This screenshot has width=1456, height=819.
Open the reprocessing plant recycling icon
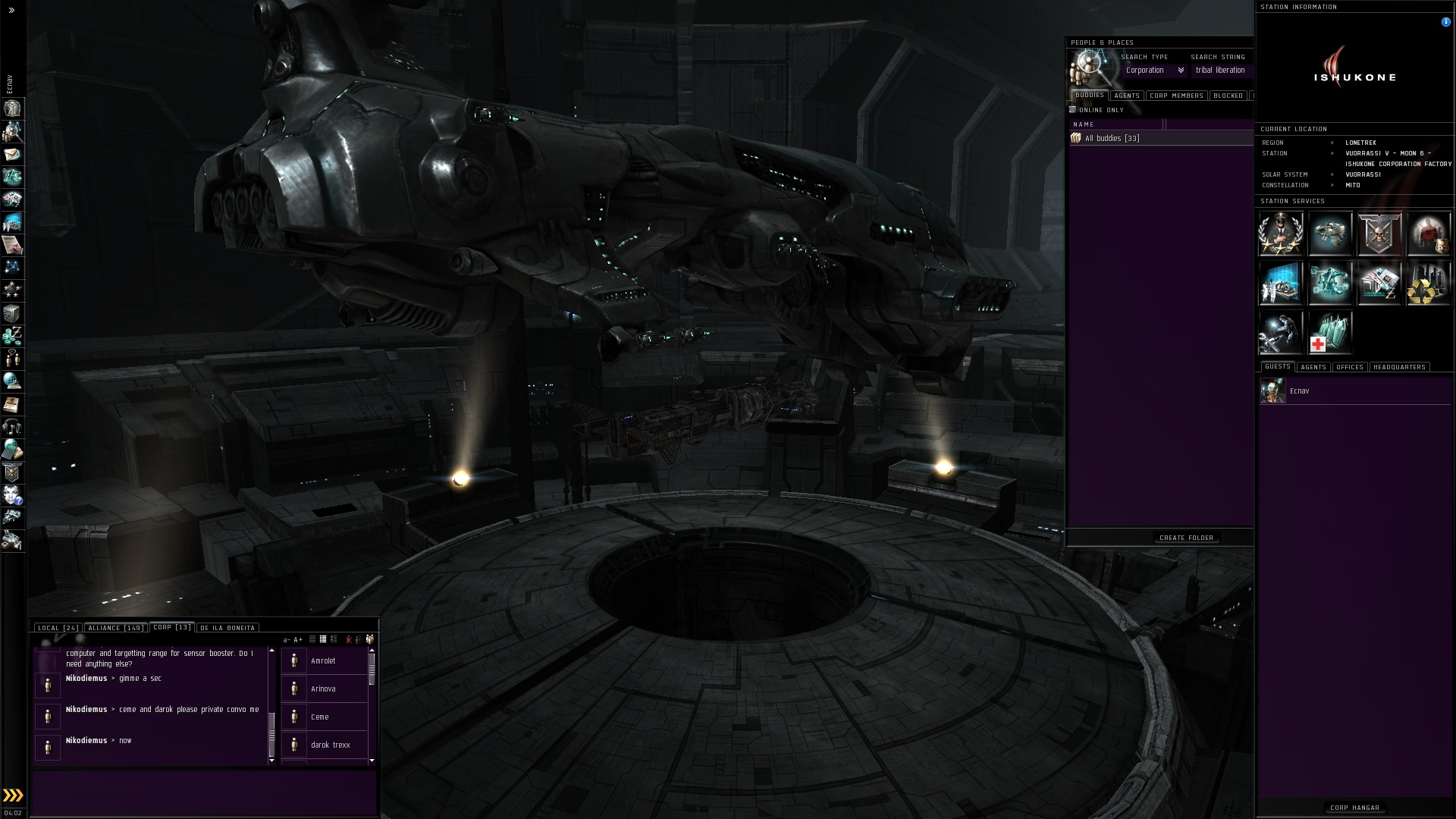click(1428, 284)
